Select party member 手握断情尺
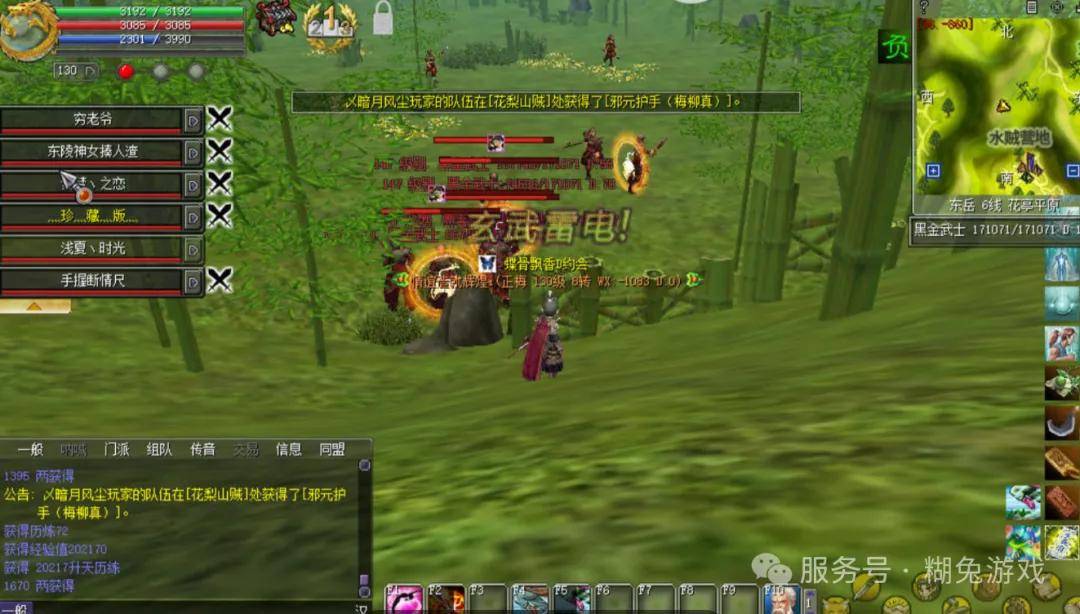The width and height of the screenshot is (1080, 614). point(92,281)
